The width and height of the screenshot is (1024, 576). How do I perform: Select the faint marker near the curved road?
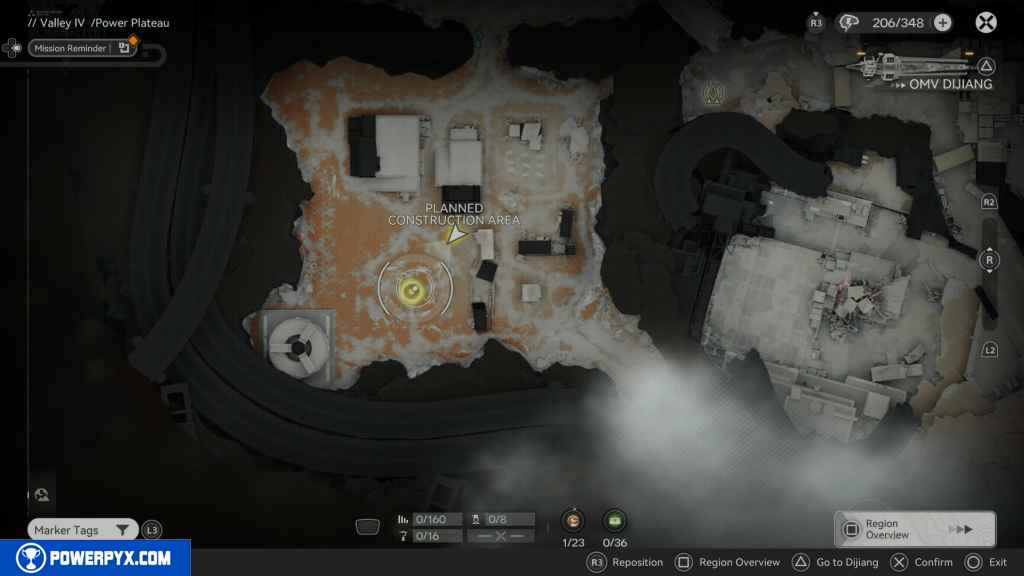tap(714, 94)
